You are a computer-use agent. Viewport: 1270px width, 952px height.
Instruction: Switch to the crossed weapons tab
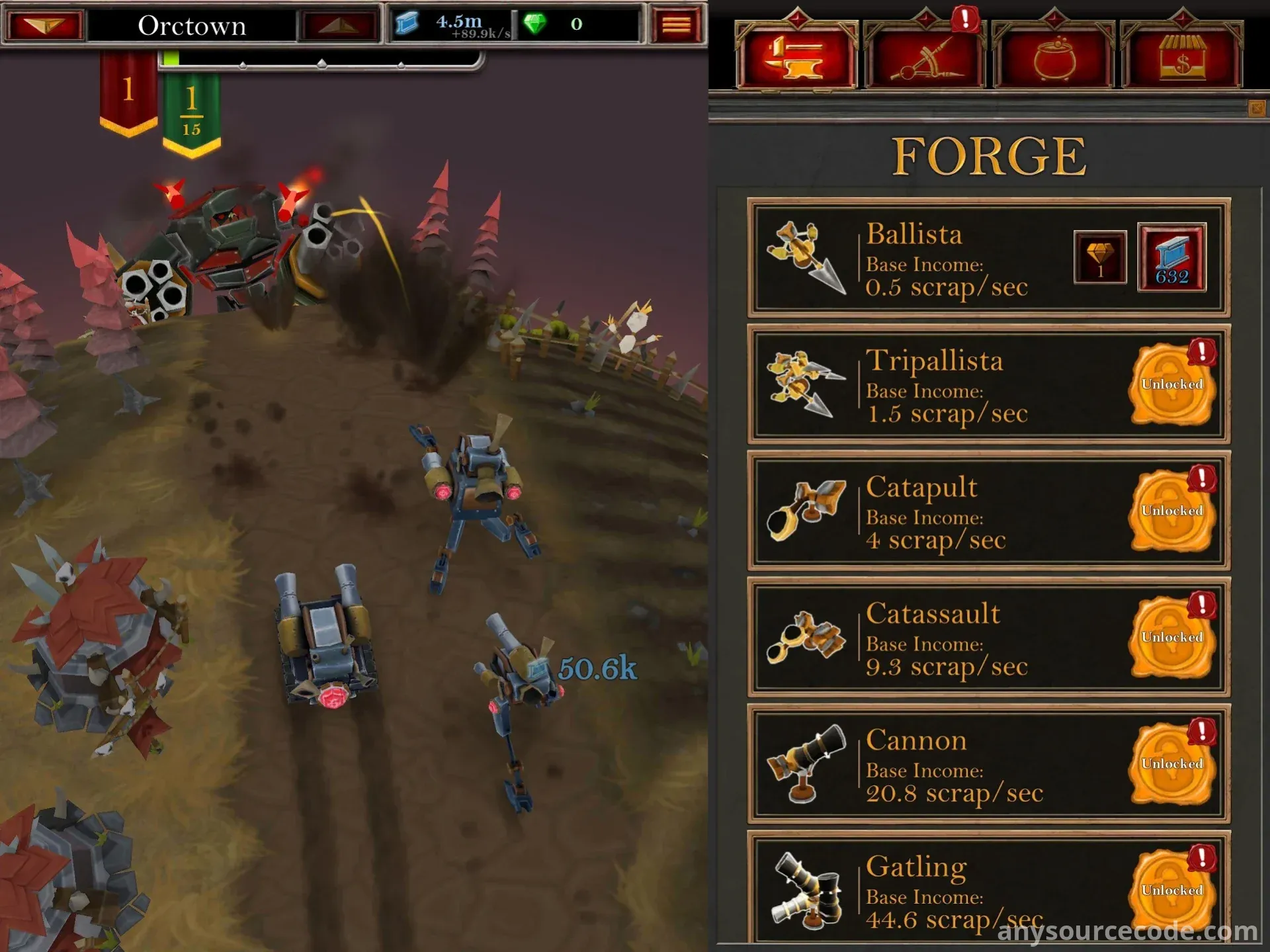pyautogui.click(x=924, y=58)
